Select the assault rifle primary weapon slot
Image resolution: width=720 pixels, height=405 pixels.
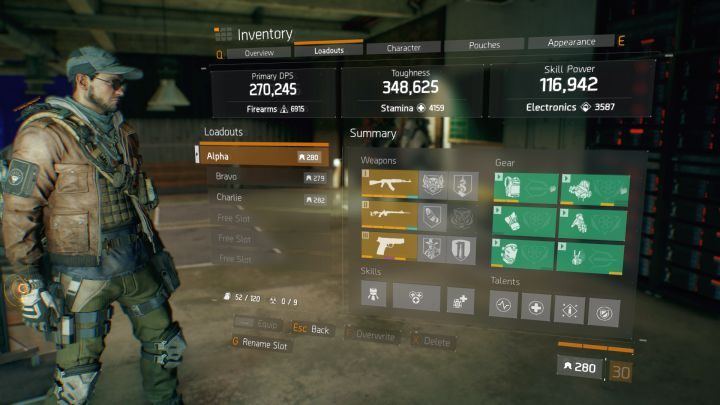coord(388,184)
